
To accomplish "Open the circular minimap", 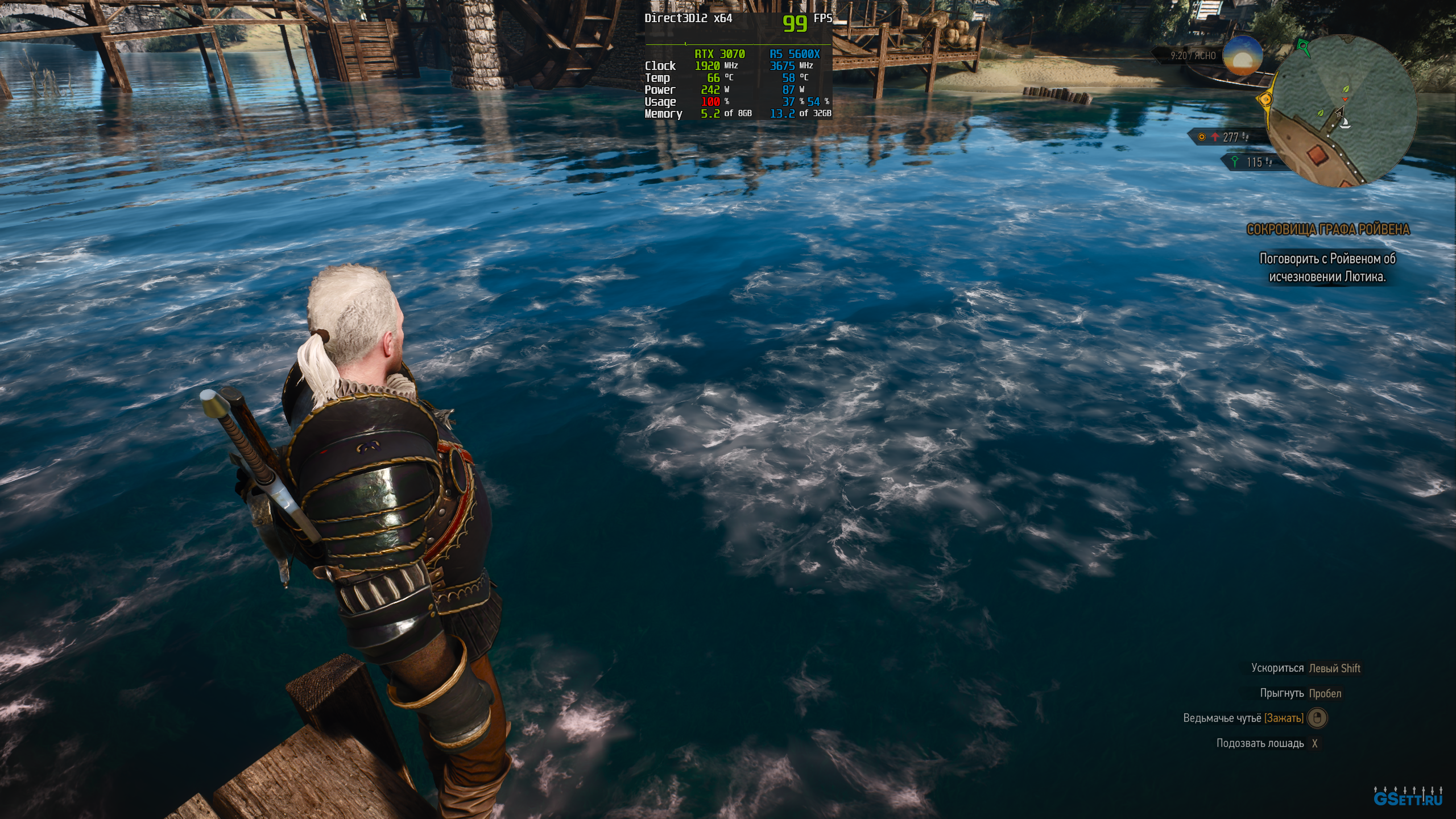I will point(1342,111).
